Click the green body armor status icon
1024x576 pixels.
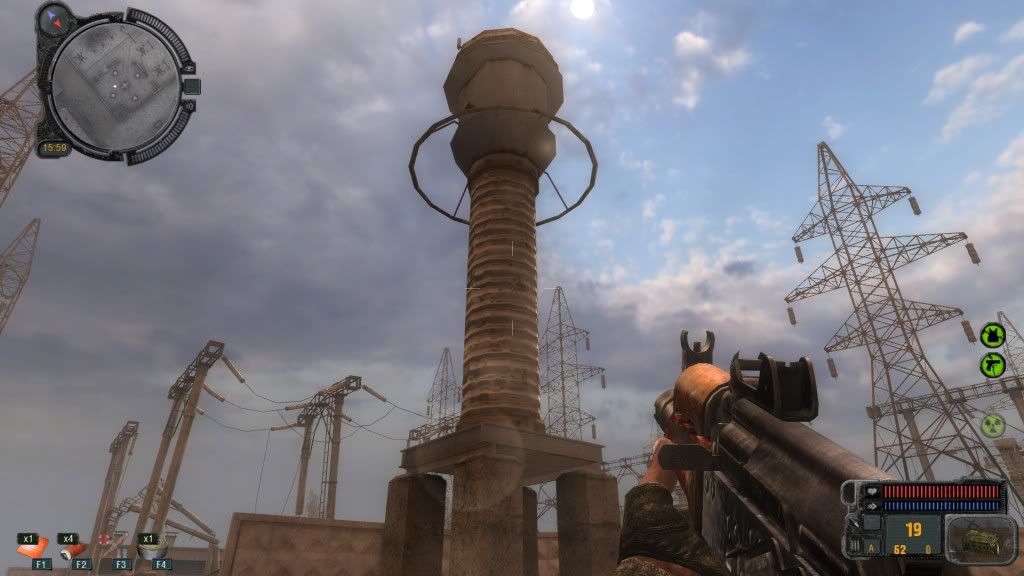(992, 334)
